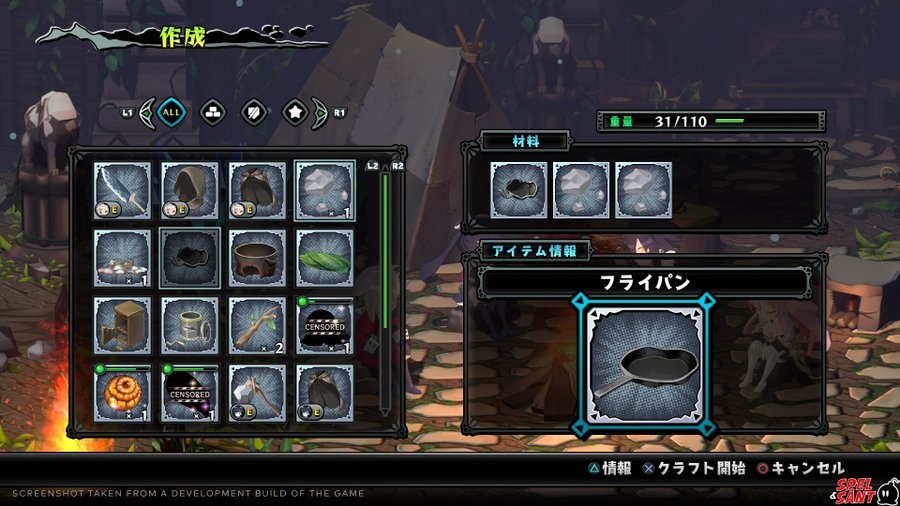900x506 pixels.
Task: Click the dark pan material under 材料
Action: click(519, 190)
